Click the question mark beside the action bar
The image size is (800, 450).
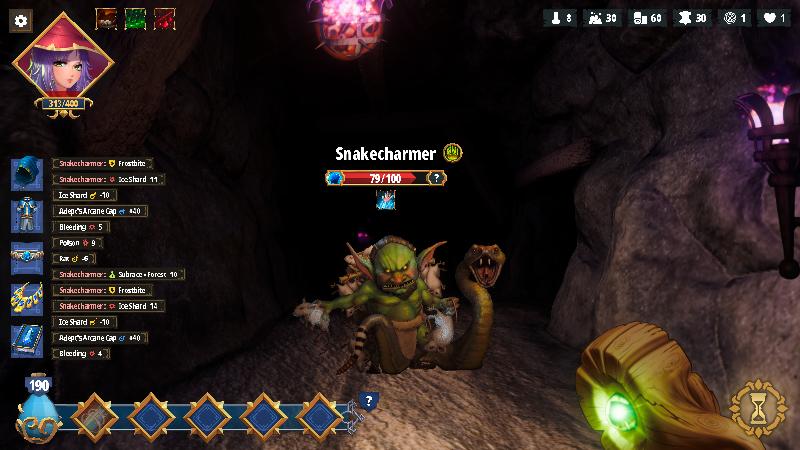click(368, 402)
